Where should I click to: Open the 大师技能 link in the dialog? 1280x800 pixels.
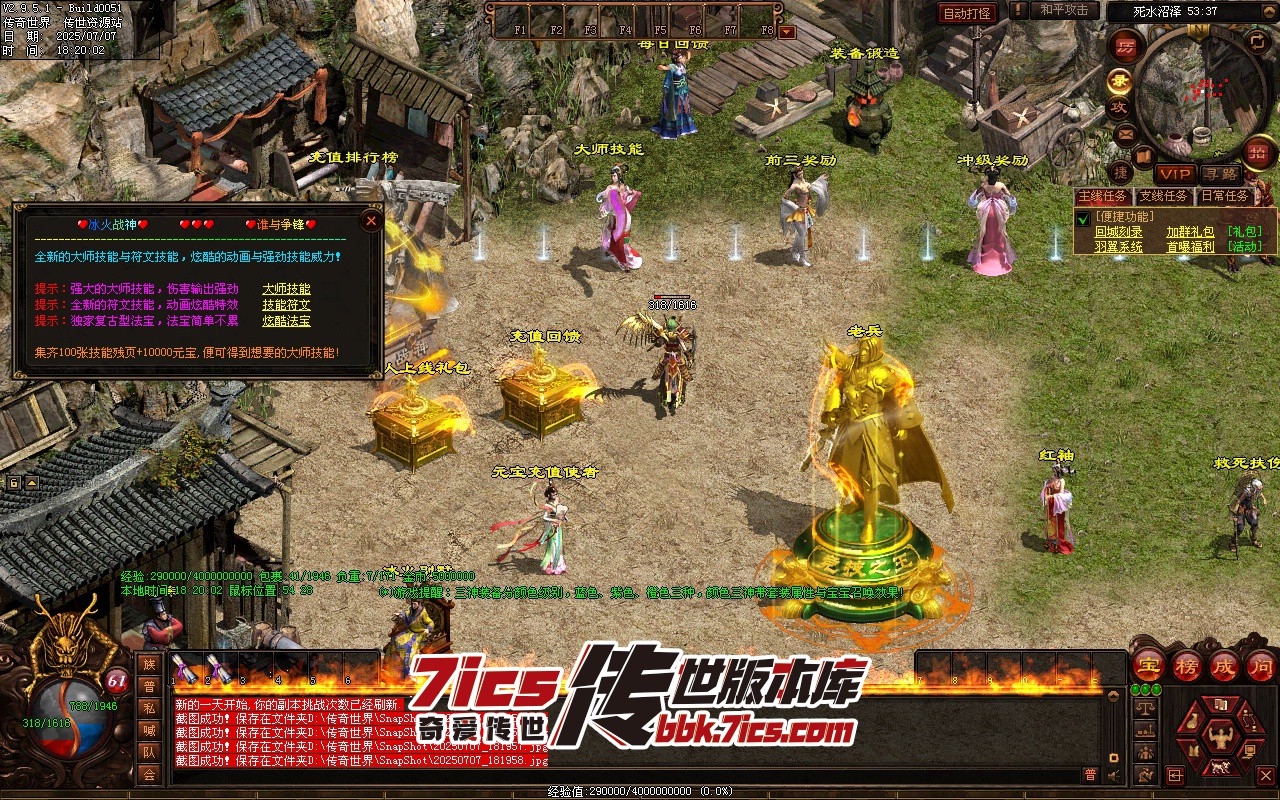286,289
